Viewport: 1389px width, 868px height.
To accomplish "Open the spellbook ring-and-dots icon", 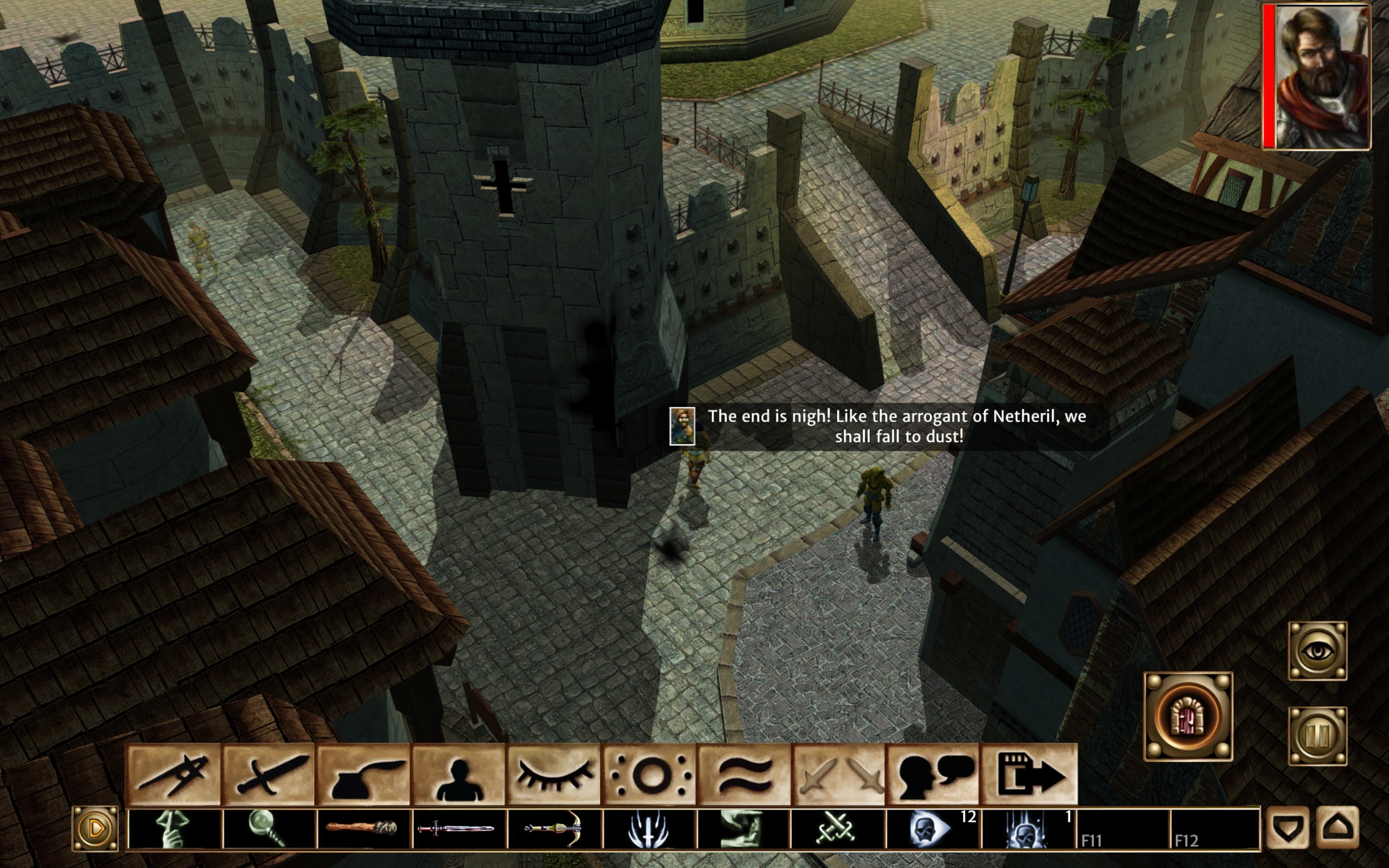I will pyautogui.click(x=648, y=774).
